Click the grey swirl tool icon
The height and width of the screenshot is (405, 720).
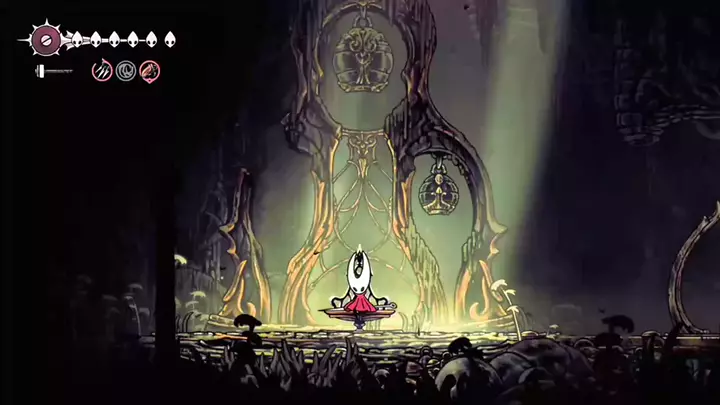click(x=126, y=71)
